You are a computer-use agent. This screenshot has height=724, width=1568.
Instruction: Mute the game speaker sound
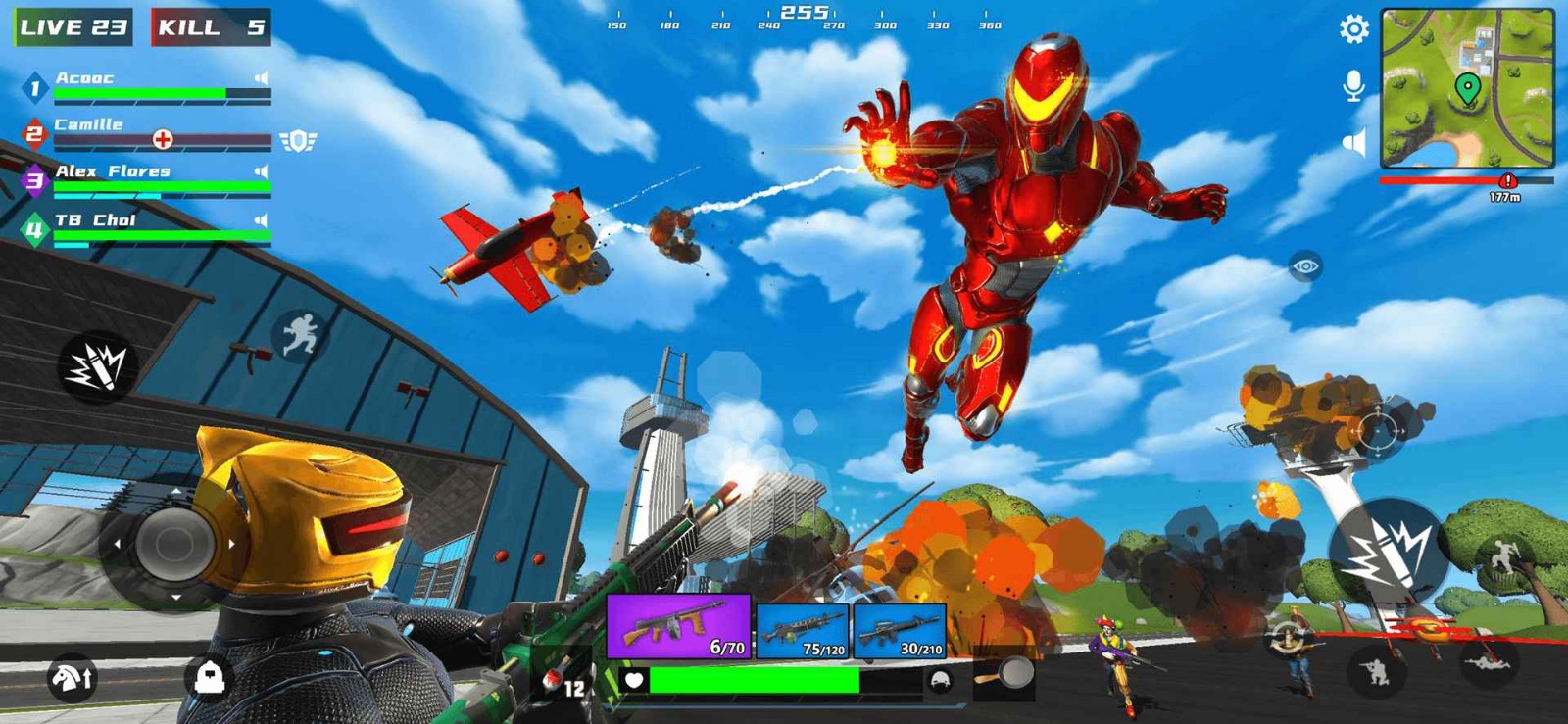(x=1353, y=144)
